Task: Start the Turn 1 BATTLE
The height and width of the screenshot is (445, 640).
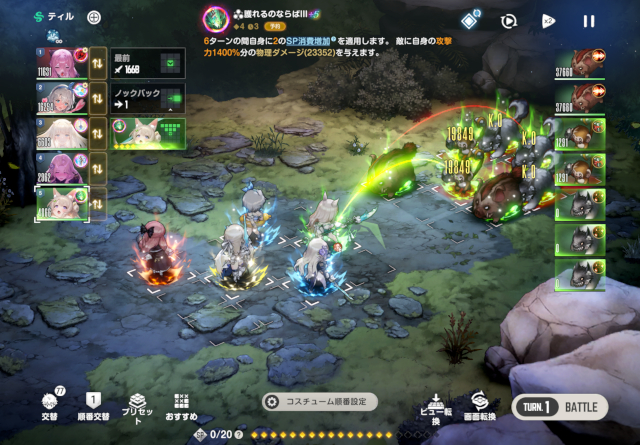Action: 559,408
